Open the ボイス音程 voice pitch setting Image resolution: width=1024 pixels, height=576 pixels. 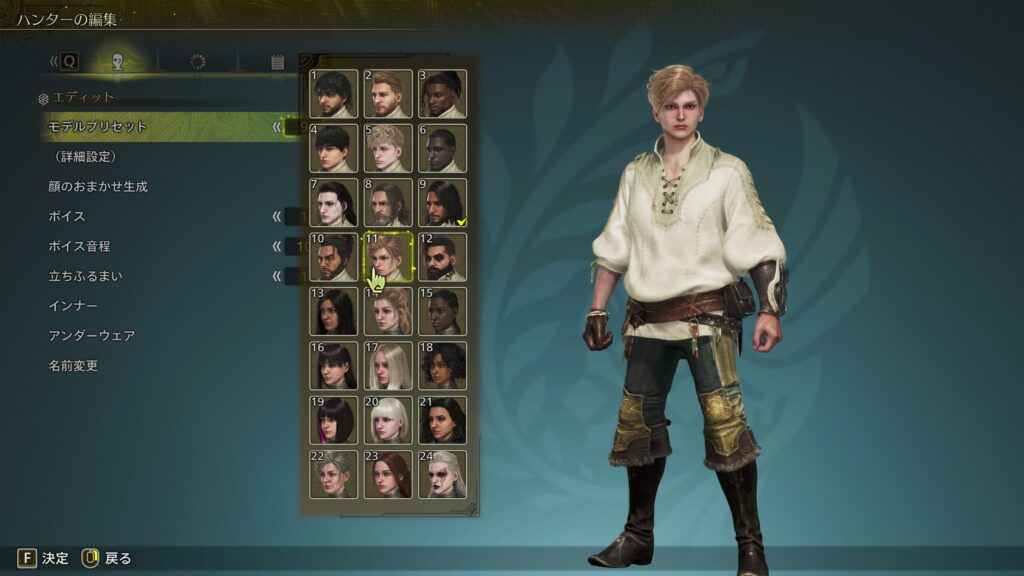coord(80,246)
